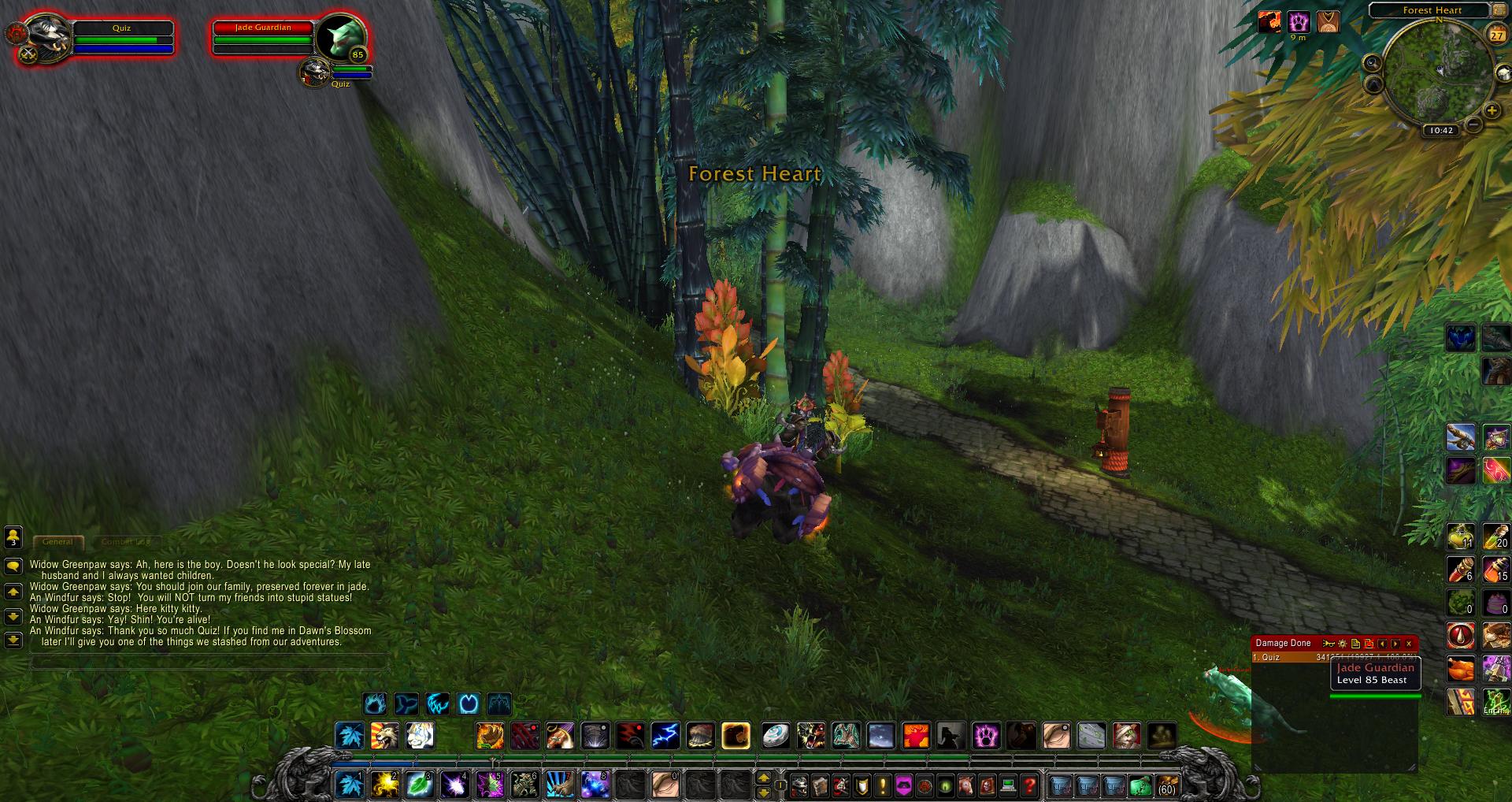The width and height of the screenshot is (1512, 802).
Task: Zoom out the minimap with the minus button
Action: (1473, 124)
